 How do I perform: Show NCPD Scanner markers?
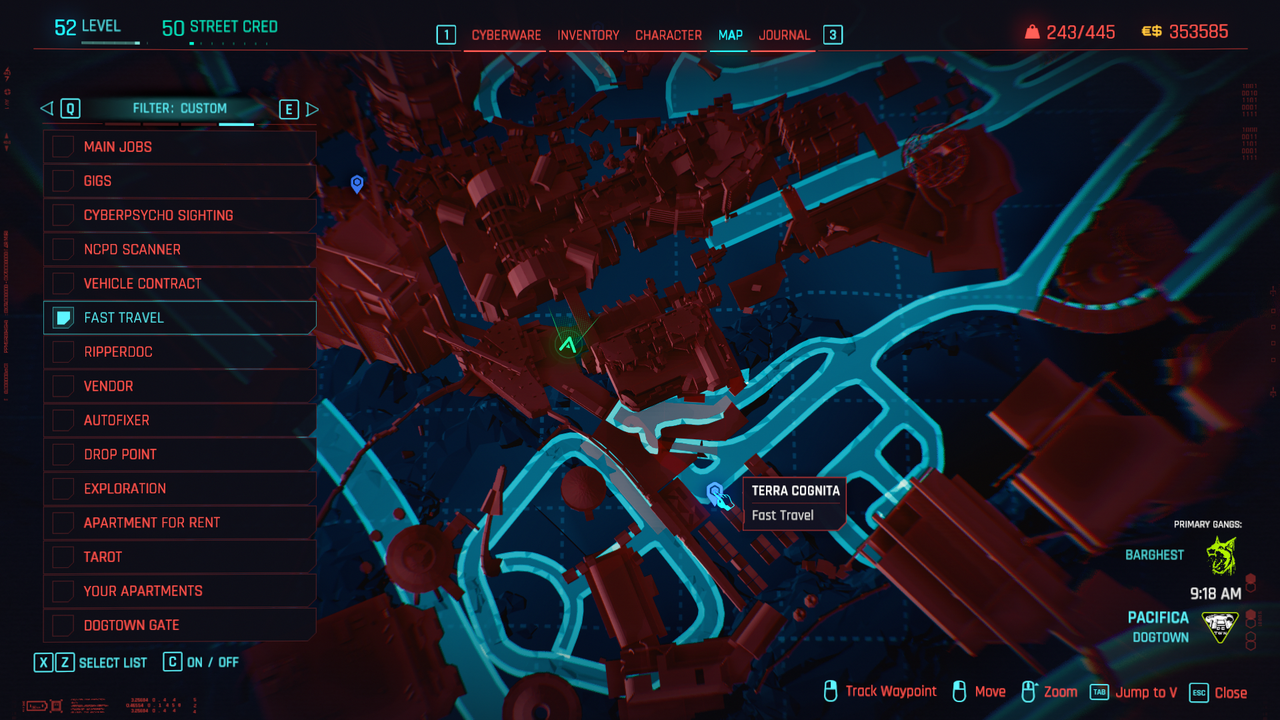(64, 249)
